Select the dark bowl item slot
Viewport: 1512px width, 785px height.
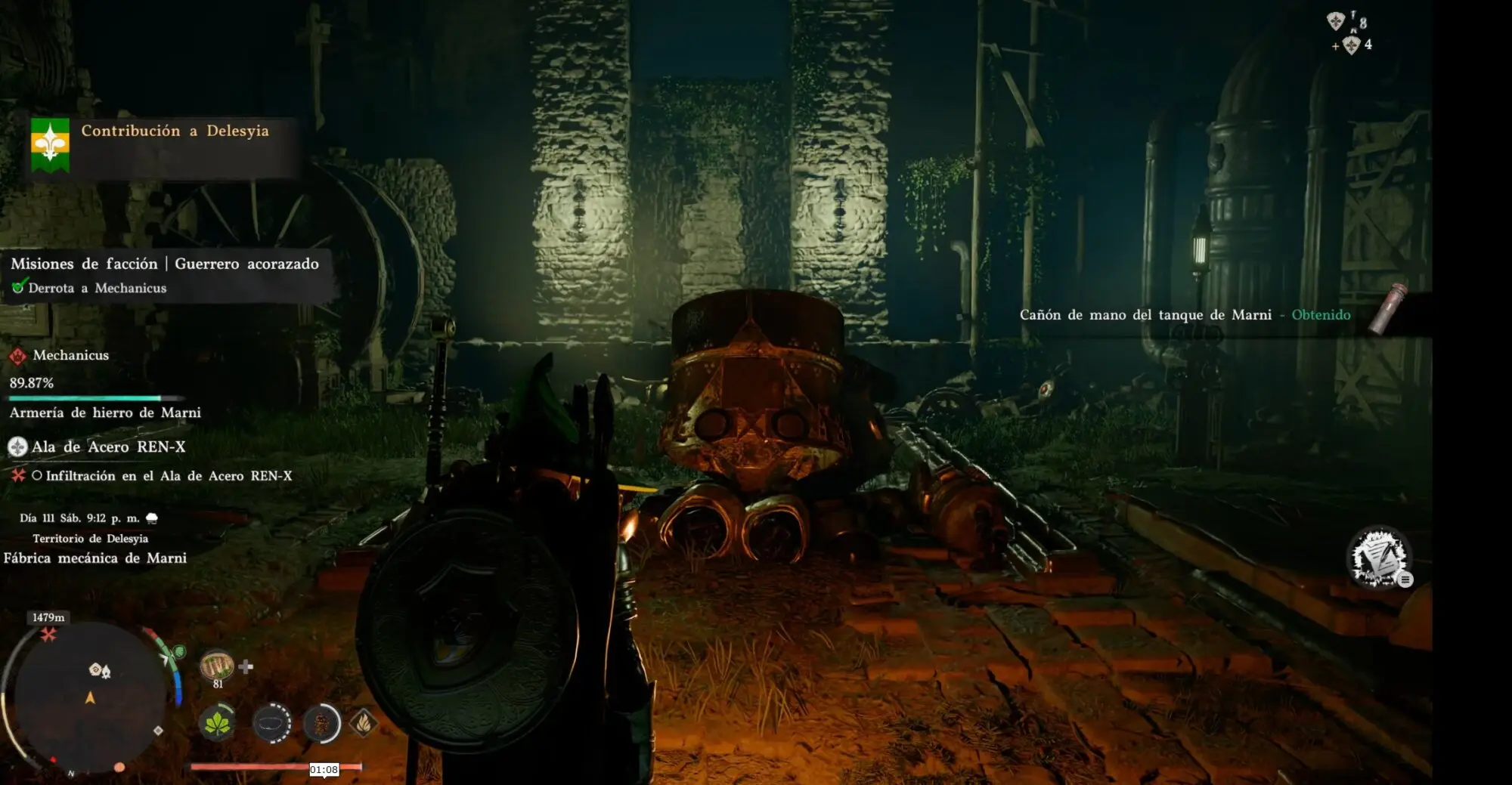tap(271, 723)
